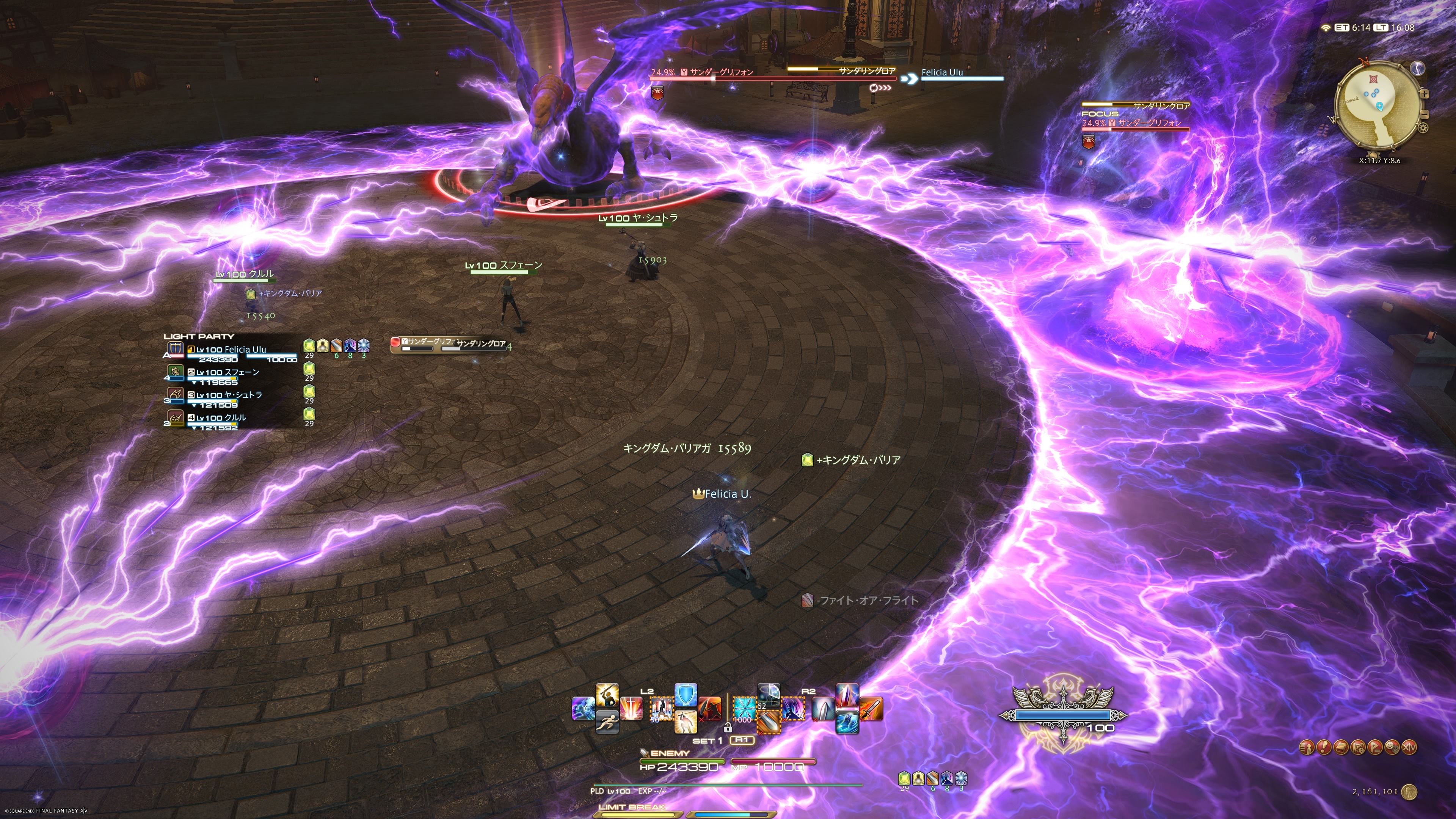
Task: Use the Sprint running-figure action
Action: (x=607, y=722)
